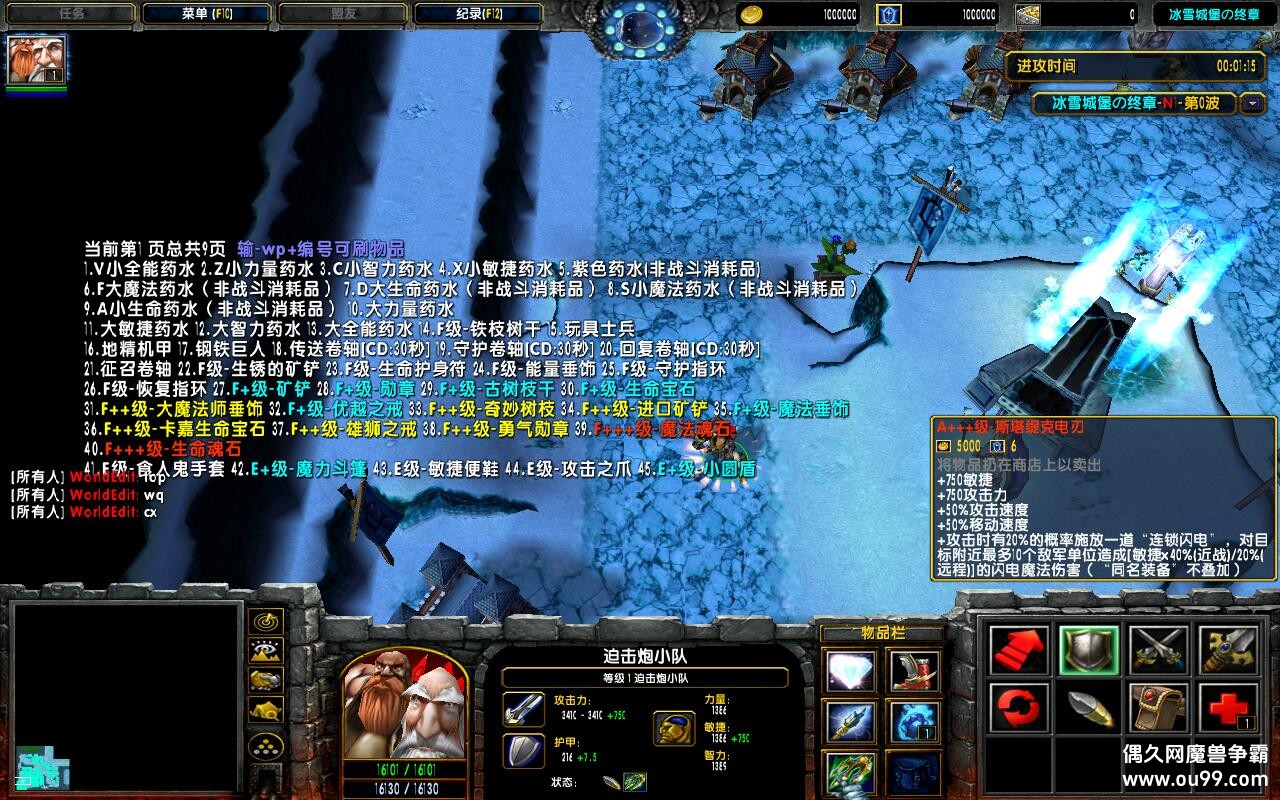Open the wave selector dropdown next to 第0波
The width and height of the screenshot is (1280, 800).
[x=1252, y=104]
